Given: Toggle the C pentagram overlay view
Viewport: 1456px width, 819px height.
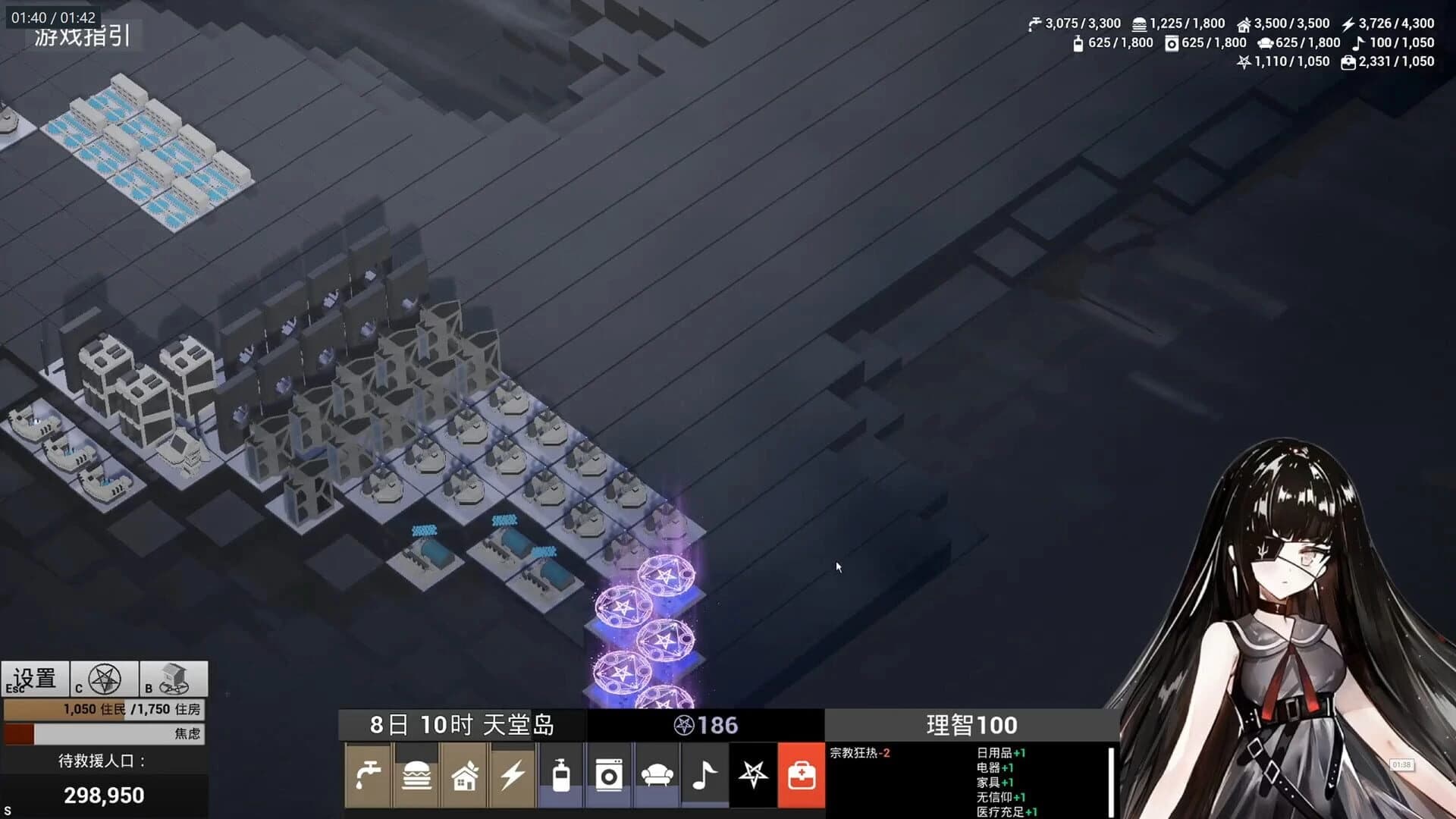Looking at the screenshot, I should tap(105, 677).
